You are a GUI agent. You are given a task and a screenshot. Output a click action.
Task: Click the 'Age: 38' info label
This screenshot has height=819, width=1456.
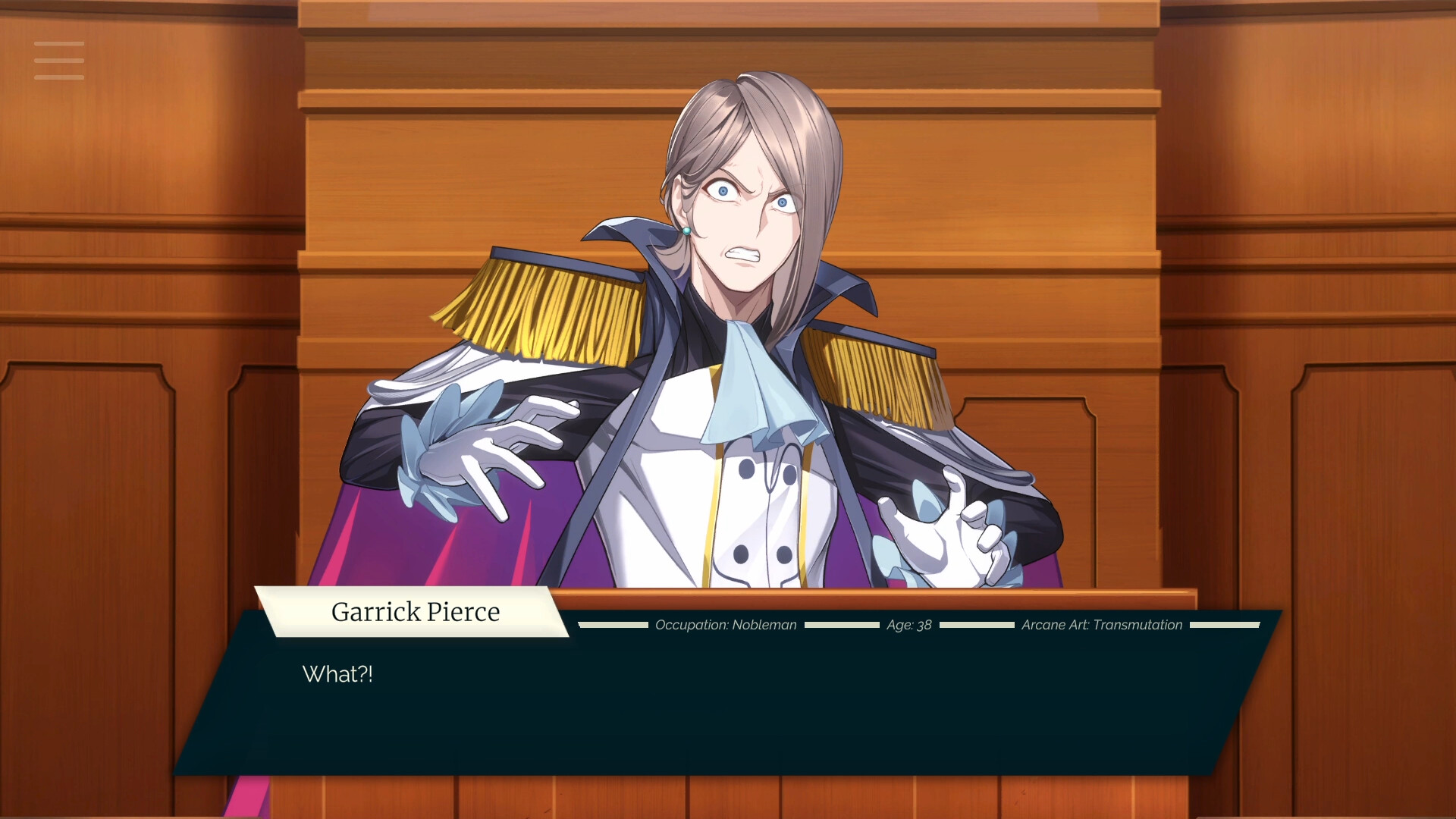[908, 625]
